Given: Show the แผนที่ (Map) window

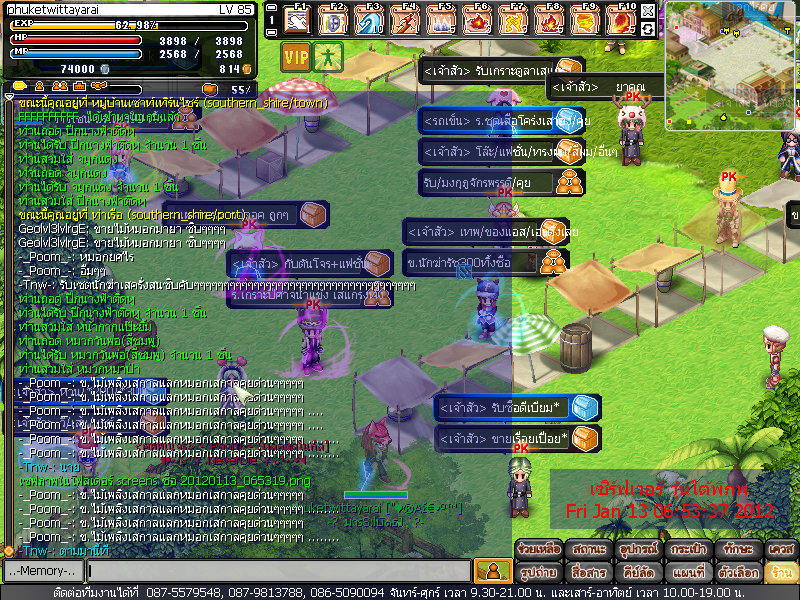Looking at the screenshot, I should tap(685, 572).
